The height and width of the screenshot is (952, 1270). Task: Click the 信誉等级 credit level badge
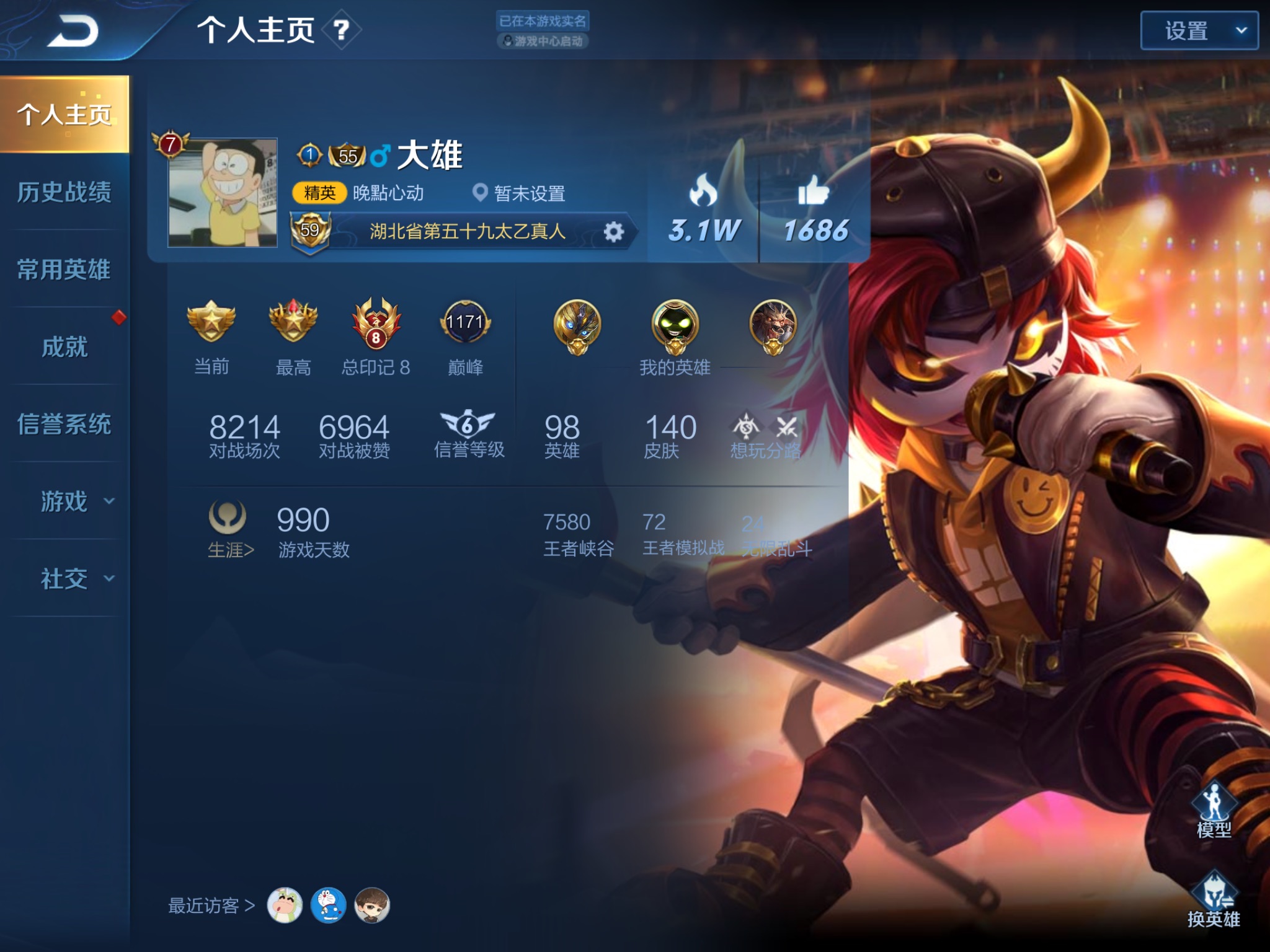[x=468, y=425]
